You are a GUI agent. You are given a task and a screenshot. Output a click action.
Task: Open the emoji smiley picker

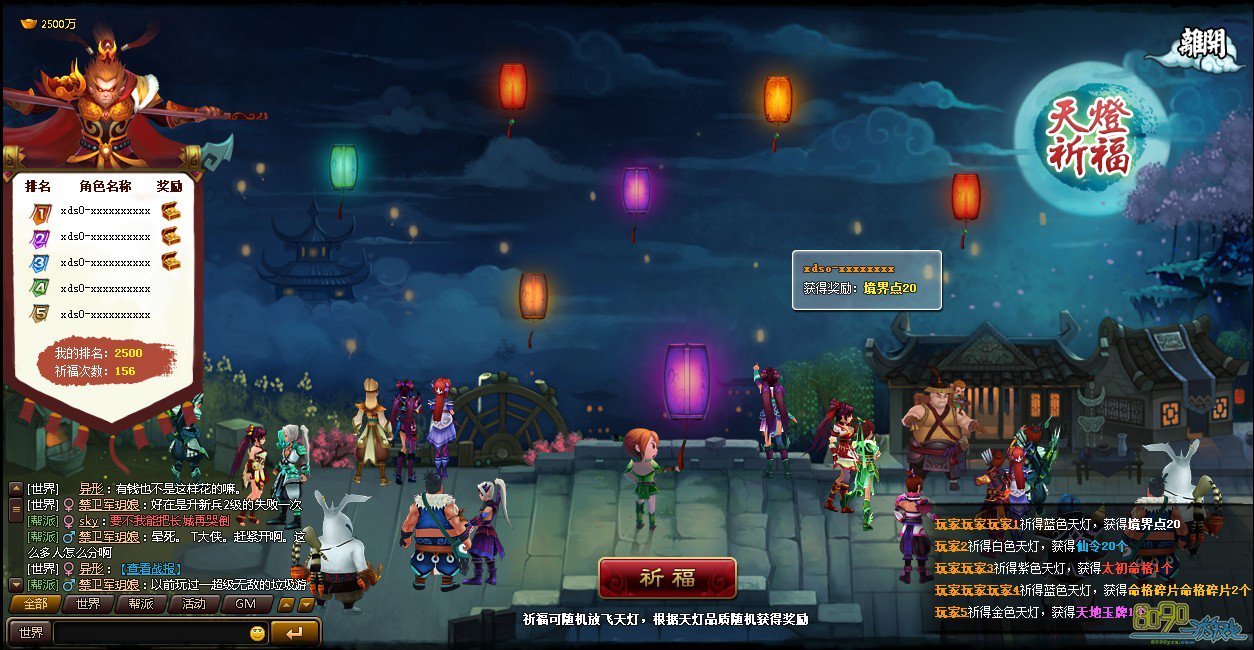click(x=258, y=633)
